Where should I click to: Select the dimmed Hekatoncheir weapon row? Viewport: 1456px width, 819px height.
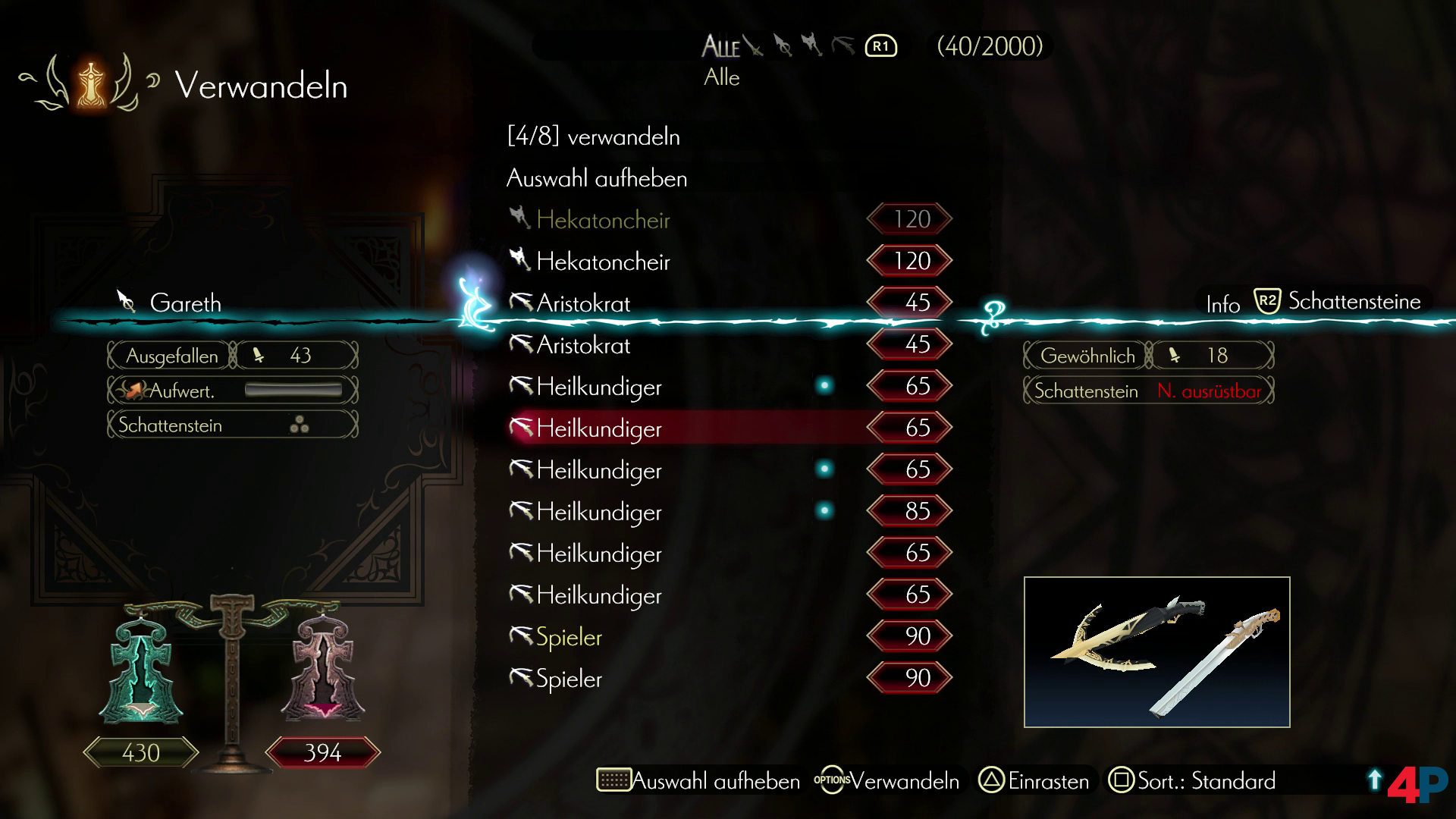pyautogui.click(x=603, y=220)
